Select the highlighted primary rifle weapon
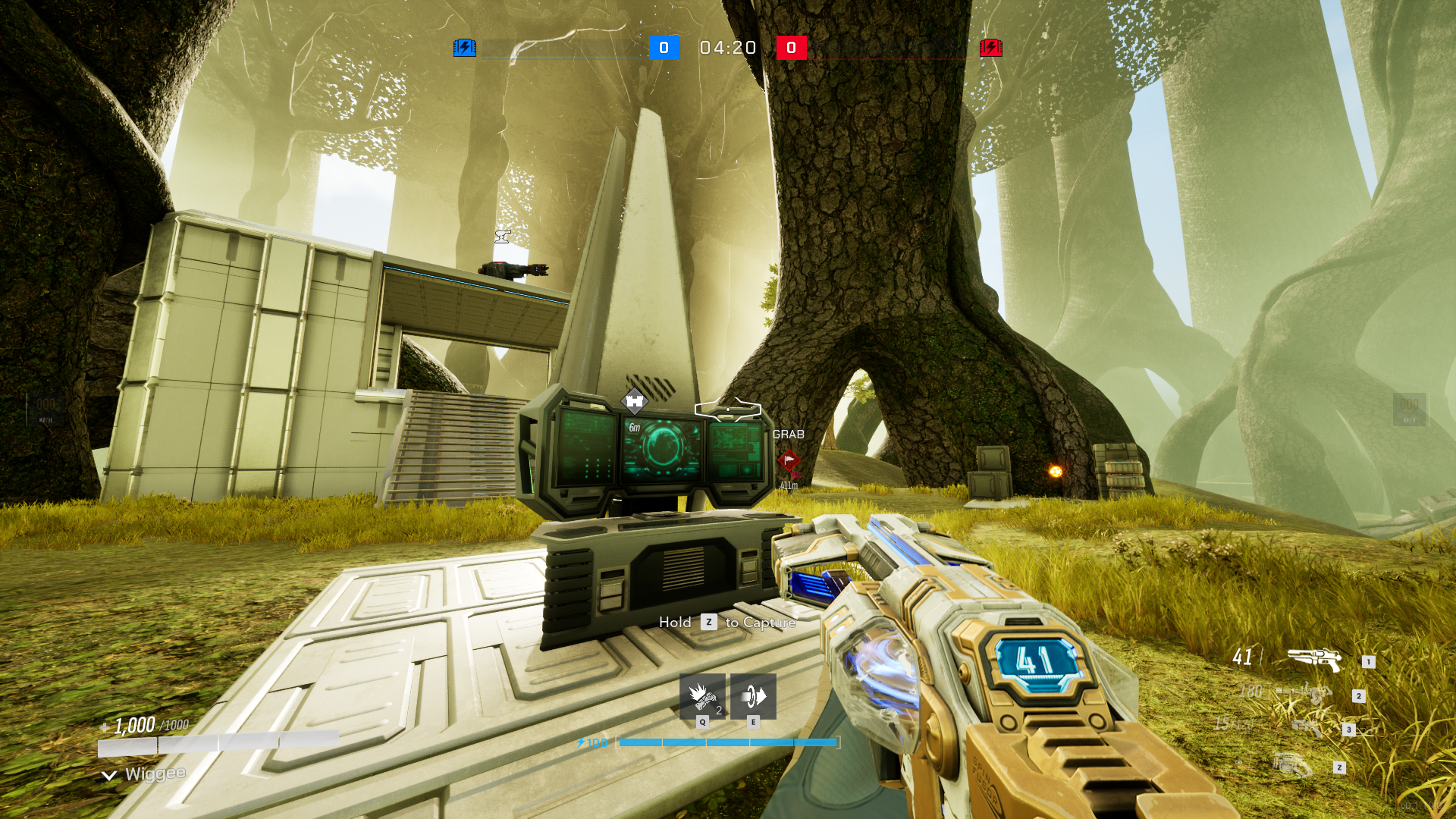The width and height of the screenshot is (1456, 819). click(x=1313, y=658)
